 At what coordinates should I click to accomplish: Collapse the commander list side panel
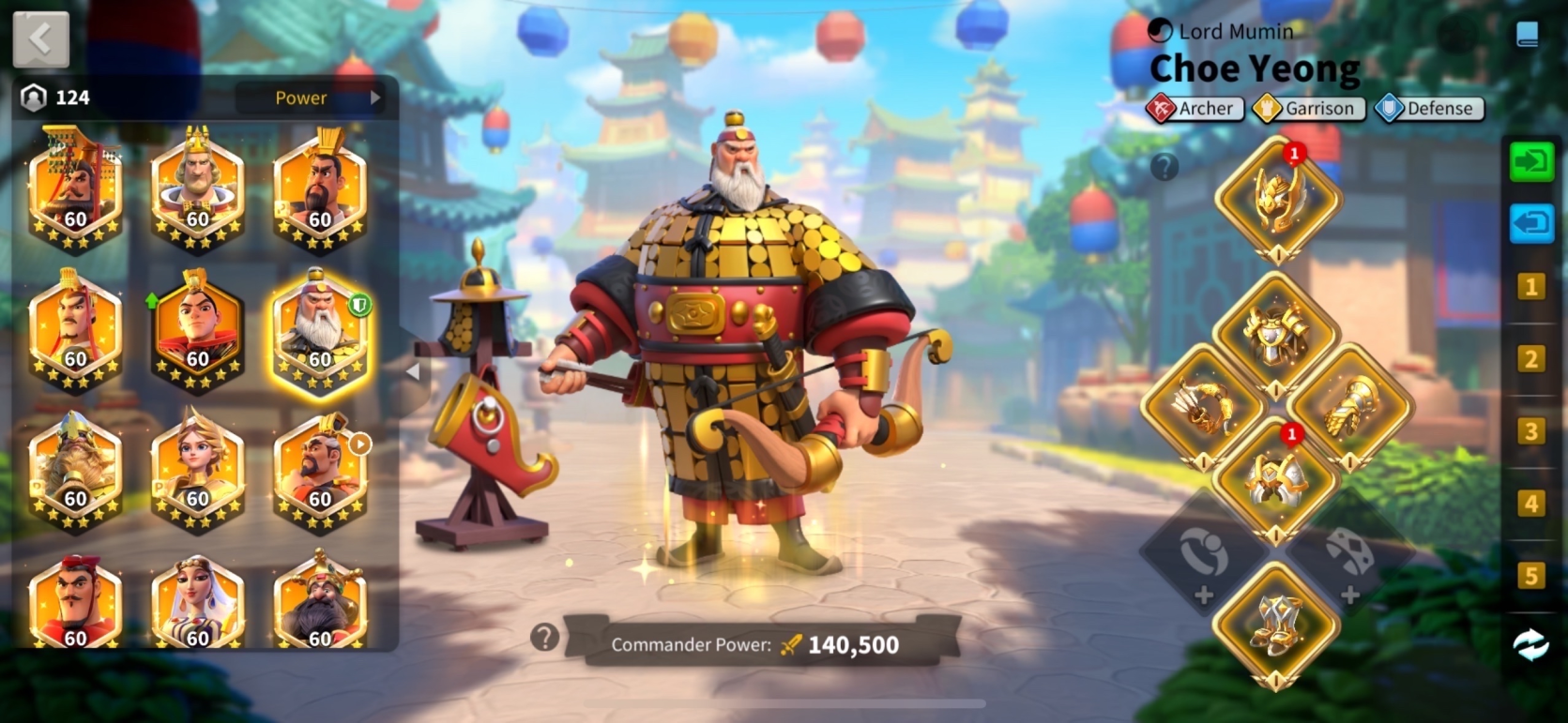[412, 372]
